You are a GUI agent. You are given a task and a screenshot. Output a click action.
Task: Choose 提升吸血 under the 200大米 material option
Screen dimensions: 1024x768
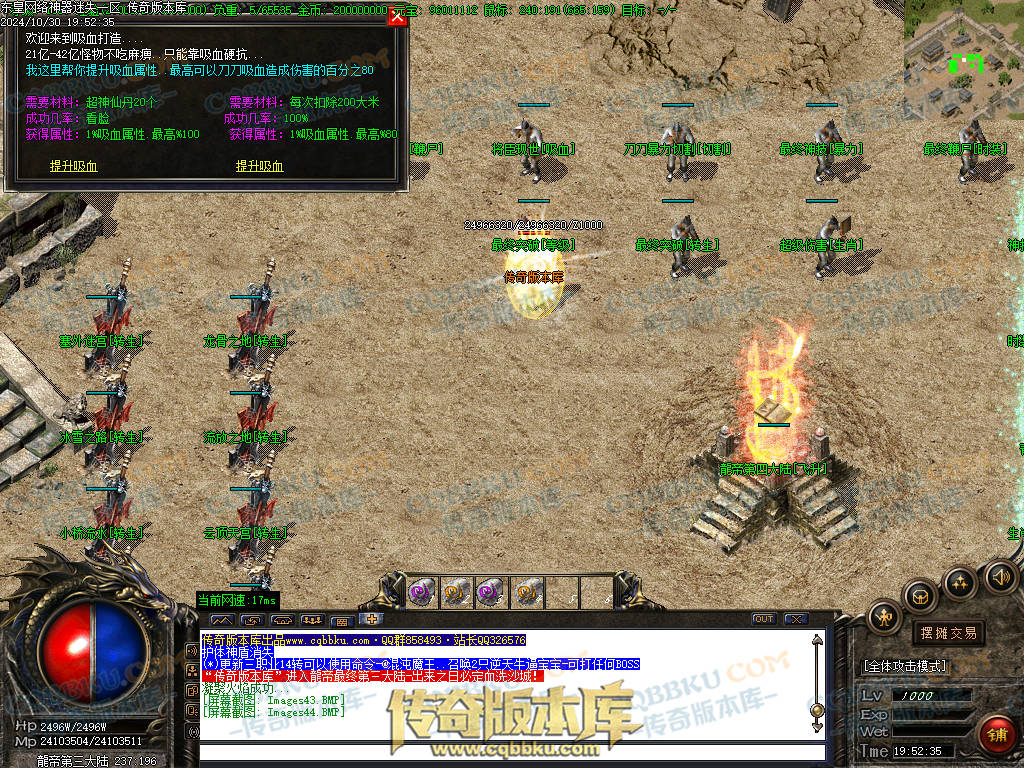259,166
